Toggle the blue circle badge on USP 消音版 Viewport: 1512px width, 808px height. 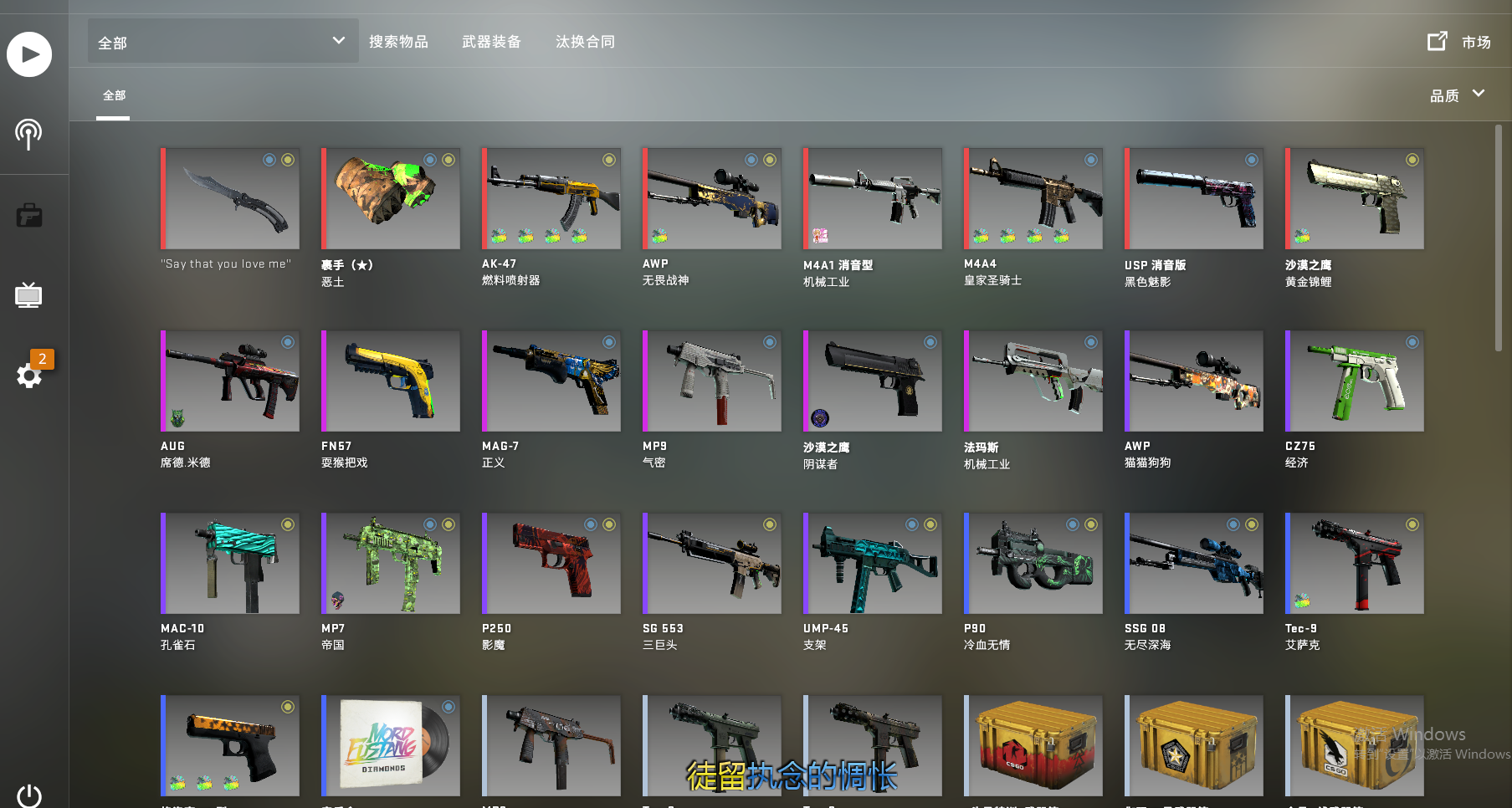point(1251,159)
